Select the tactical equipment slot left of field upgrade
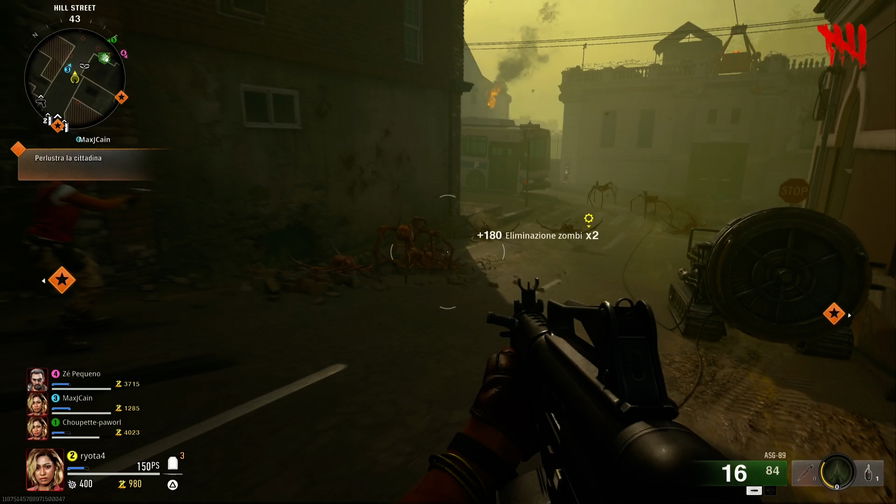The width and height of the screenshot is (896, 504). (x=806, y=471)
